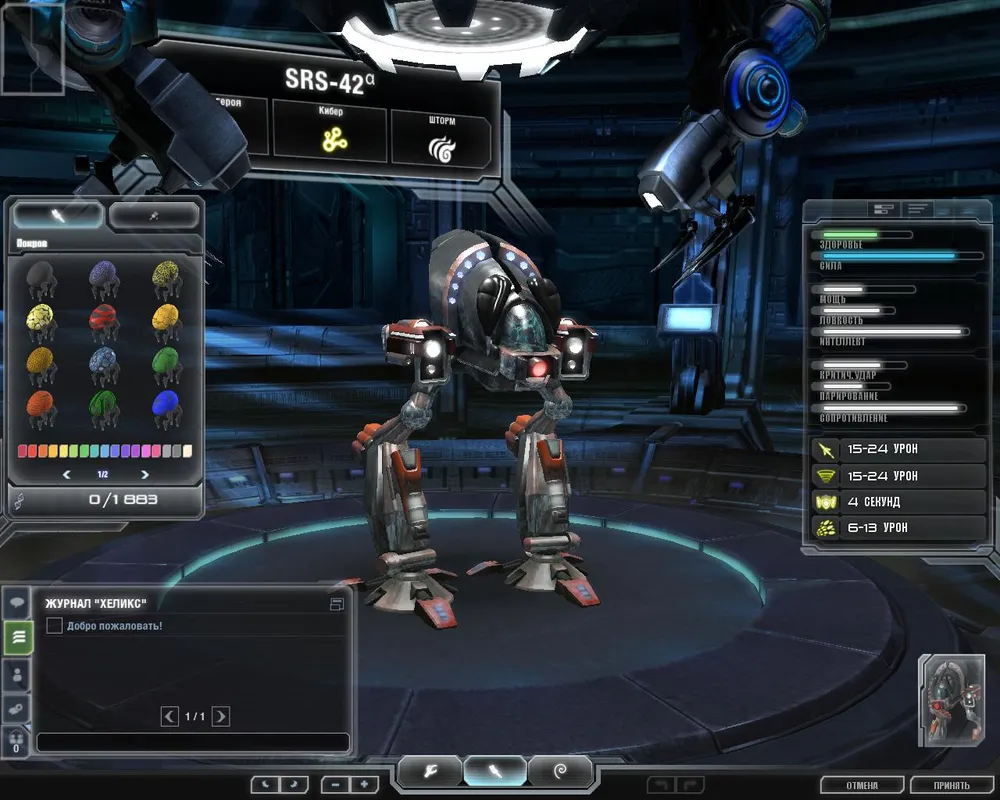Switch to the spiral tab in bottom bar
Viewport: 1000px width, 800px height.
click(560, 771)
